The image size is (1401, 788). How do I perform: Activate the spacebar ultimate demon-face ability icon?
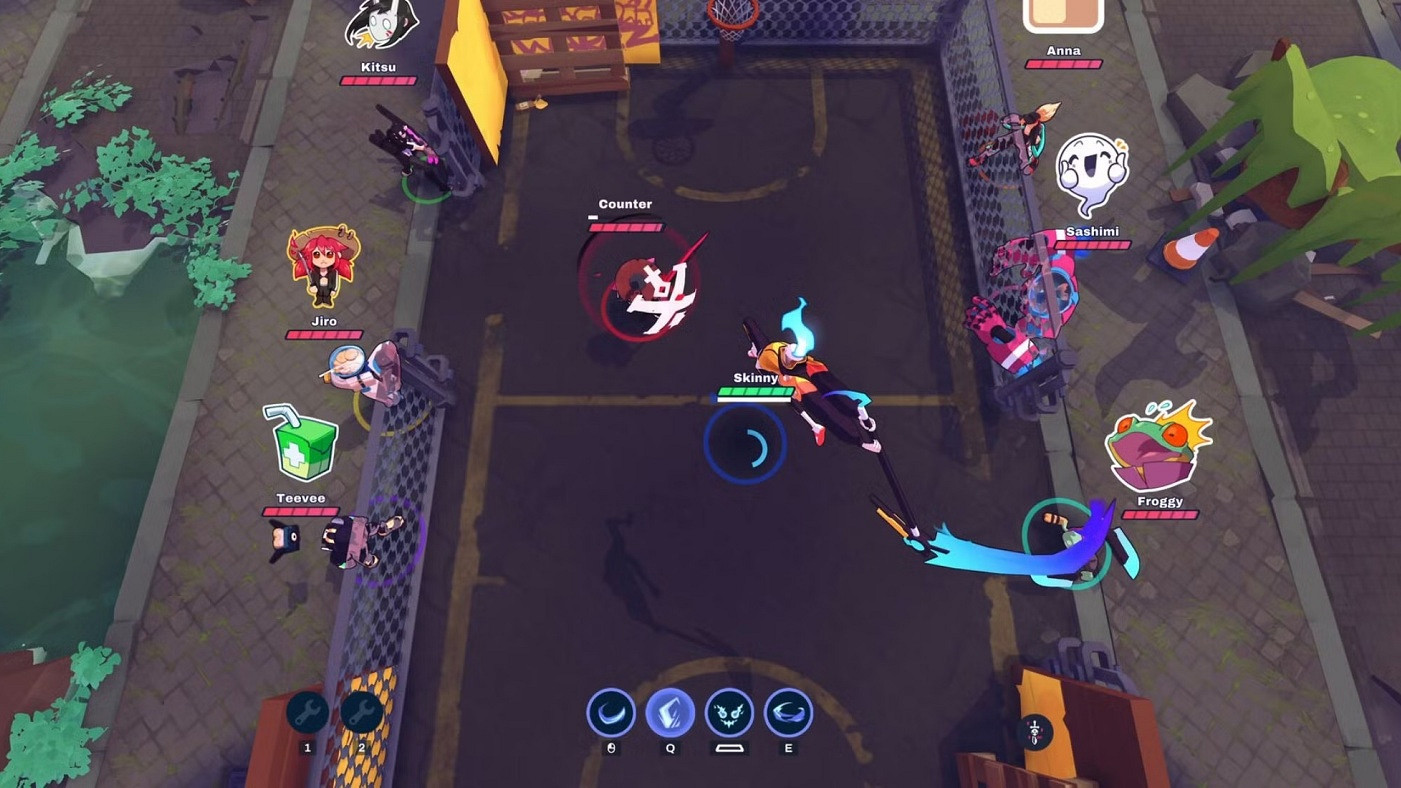click(729, 712)
